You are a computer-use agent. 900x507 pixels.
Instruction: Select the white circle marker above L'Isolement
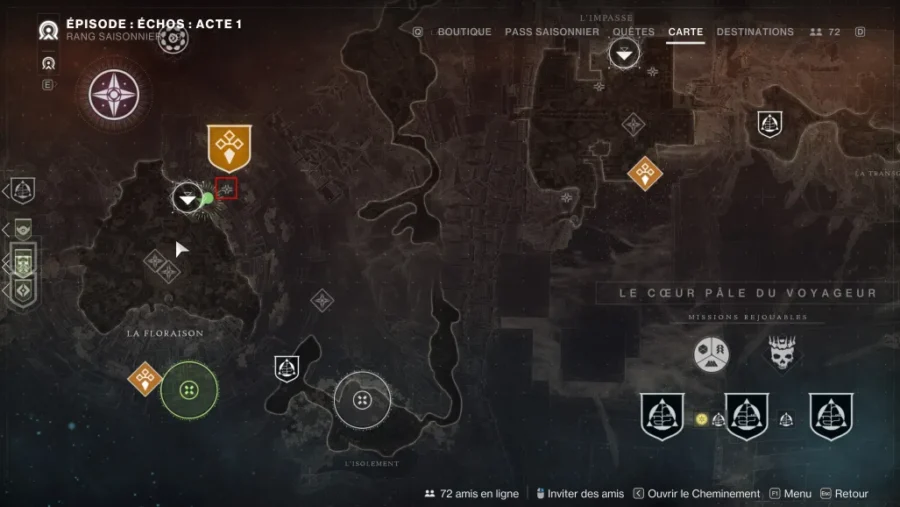[362, 400]
